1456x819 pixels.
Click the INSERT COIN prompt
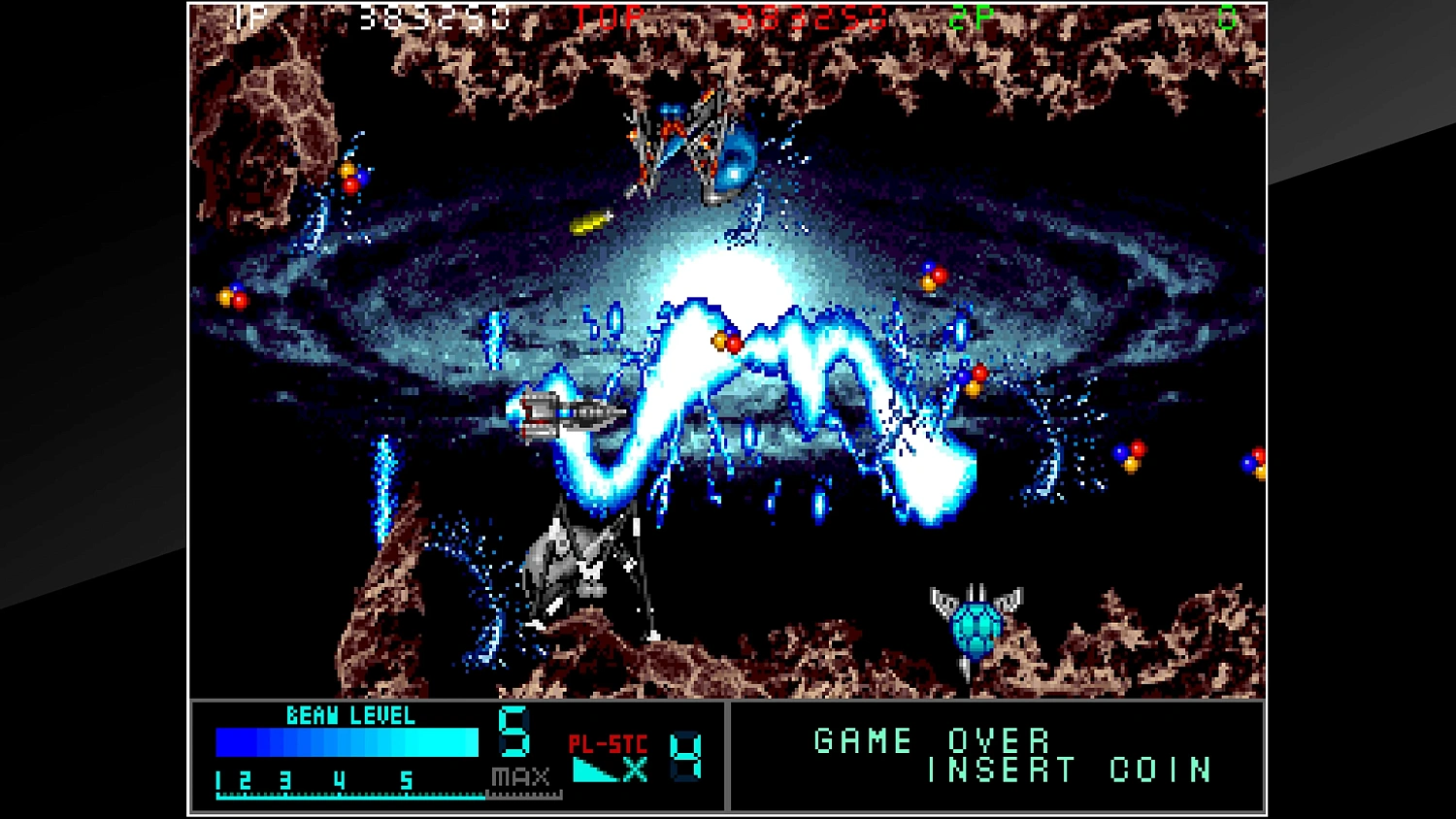[1066, 771]
